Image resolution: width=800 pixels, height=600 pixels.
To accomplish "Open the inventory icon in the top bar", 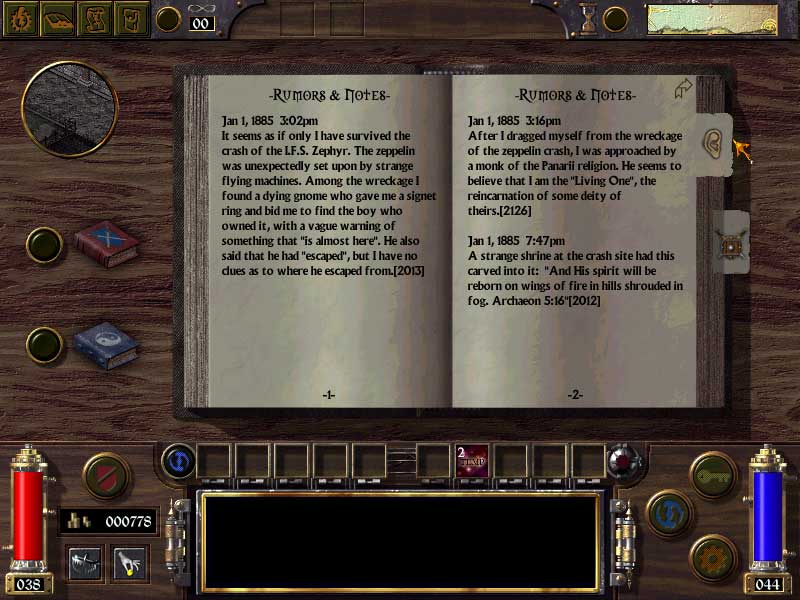I will coord(131,18).
